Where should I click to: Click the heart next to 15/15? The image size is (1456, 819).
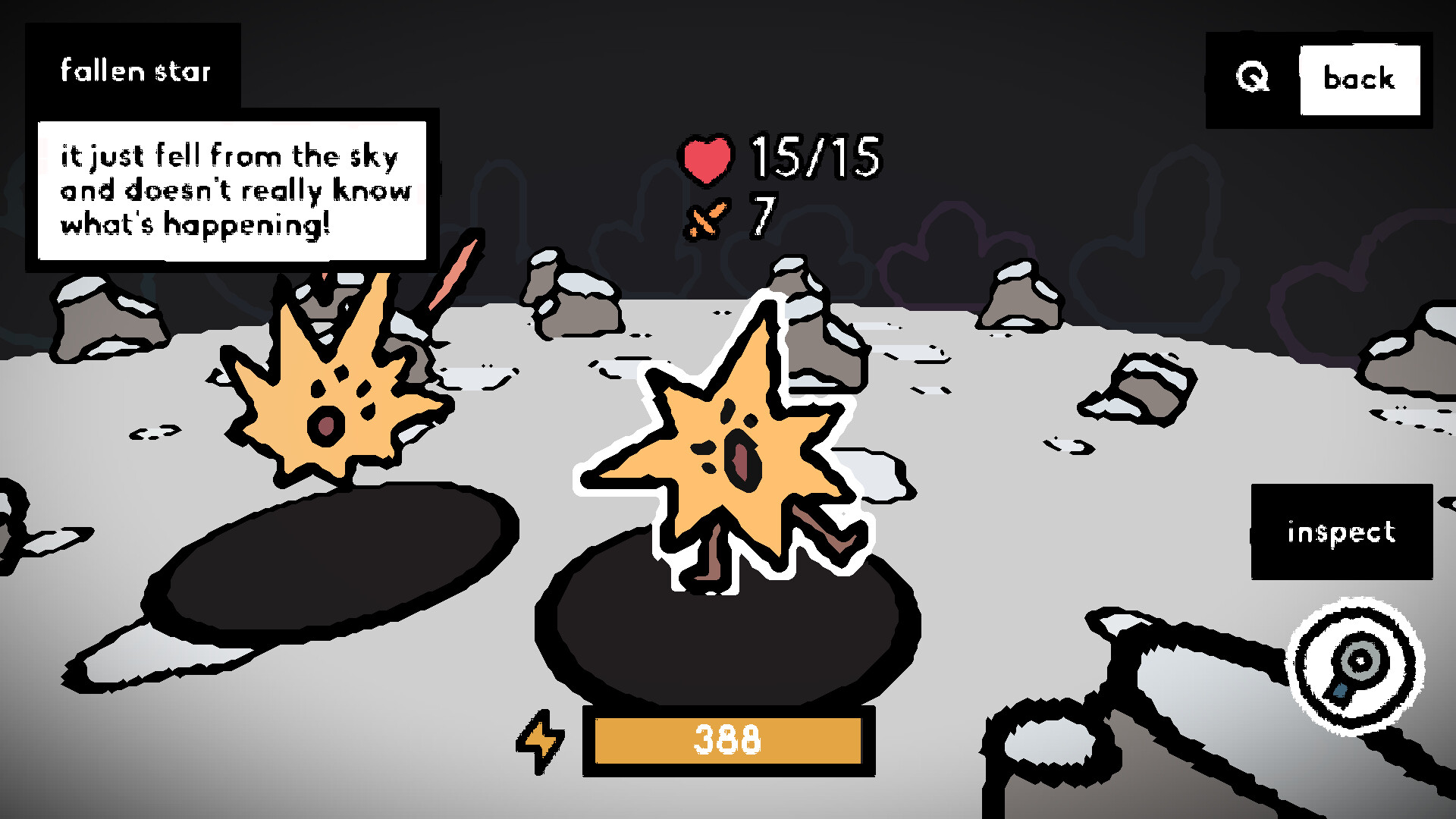705,158
